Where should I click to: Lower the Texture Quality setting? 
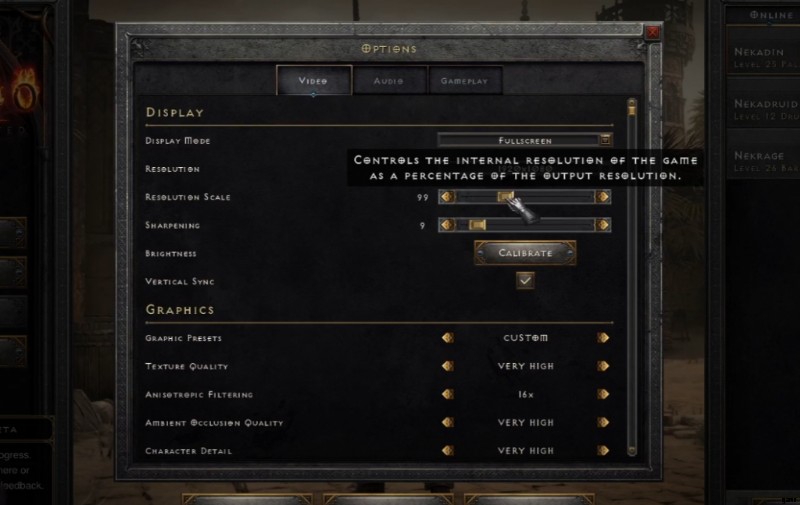(447, 366)
